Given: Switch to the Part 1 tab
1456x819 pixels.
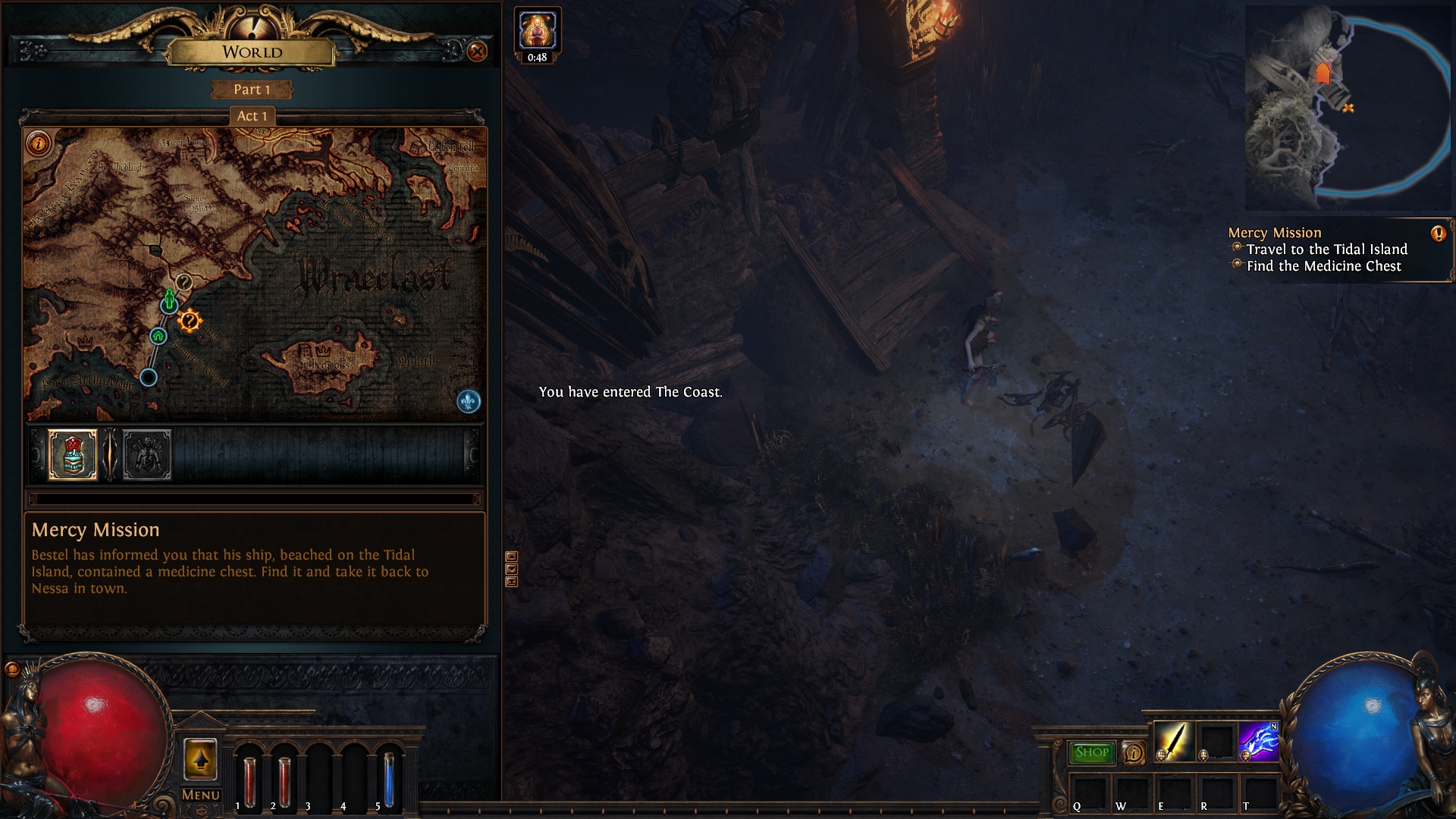Looking at the screenshot, I should [252, 89].
